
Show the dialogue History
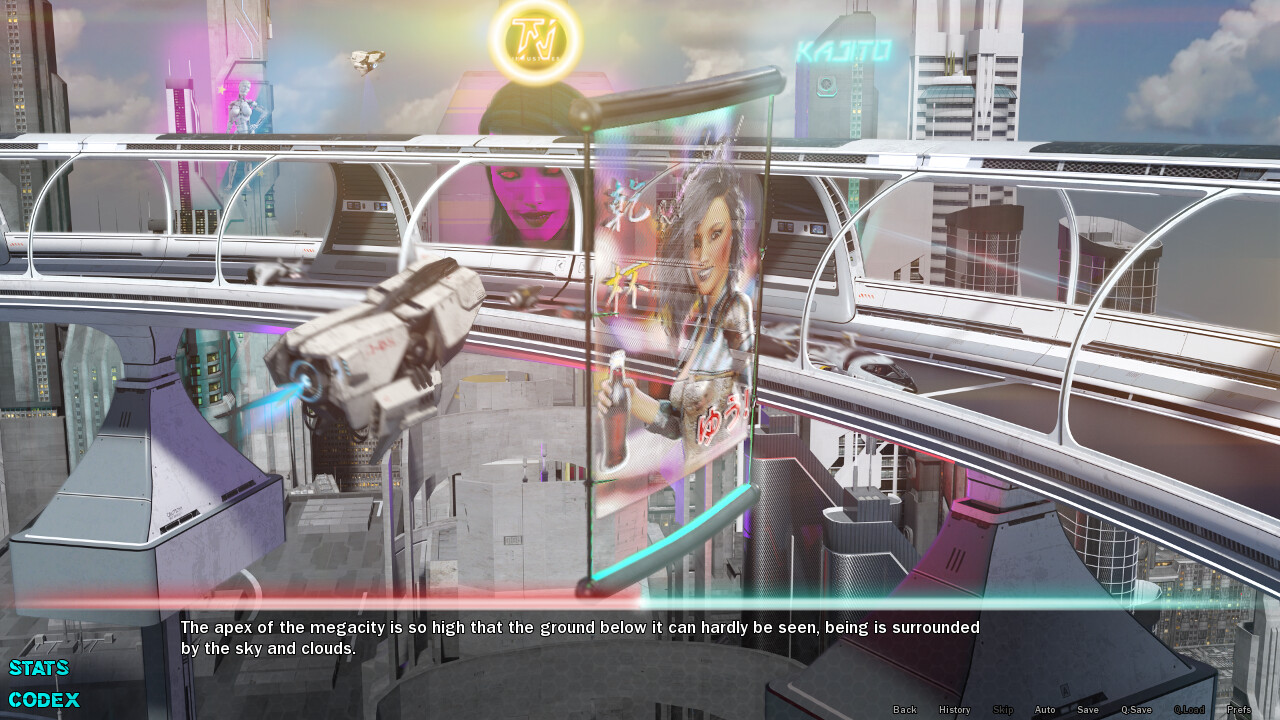(954, 710)
